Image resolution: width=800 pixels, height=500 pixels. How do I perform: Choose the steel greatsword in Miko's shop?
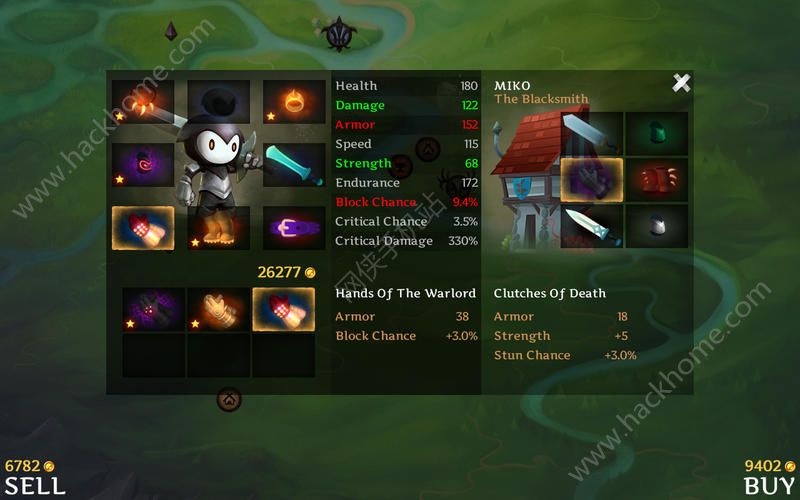point(592,133)
